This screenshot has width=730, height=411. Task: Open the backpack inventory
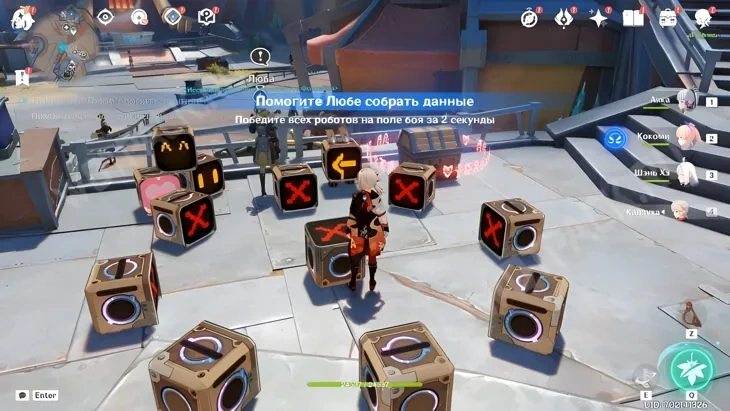tap(668, 18)
